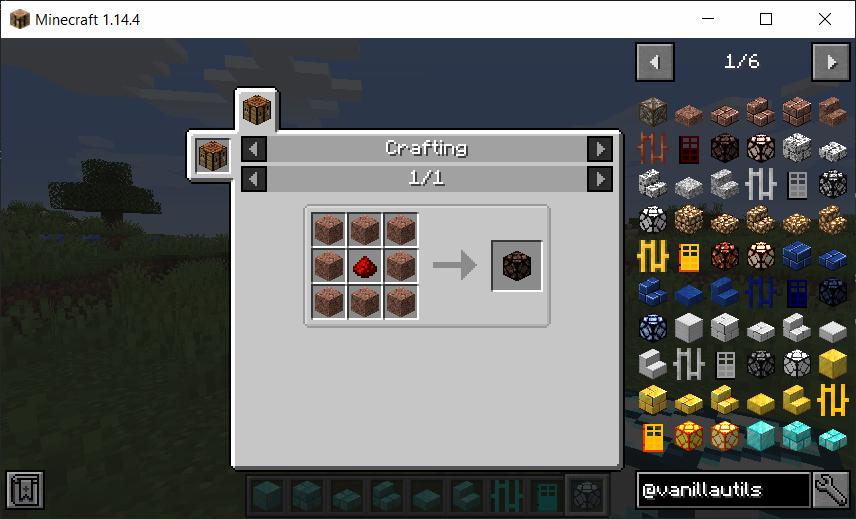Click the redstone dust in the crafting grid
Image resolution: width=856 pixels, height=519 pixels.
(x=364, y=266)
